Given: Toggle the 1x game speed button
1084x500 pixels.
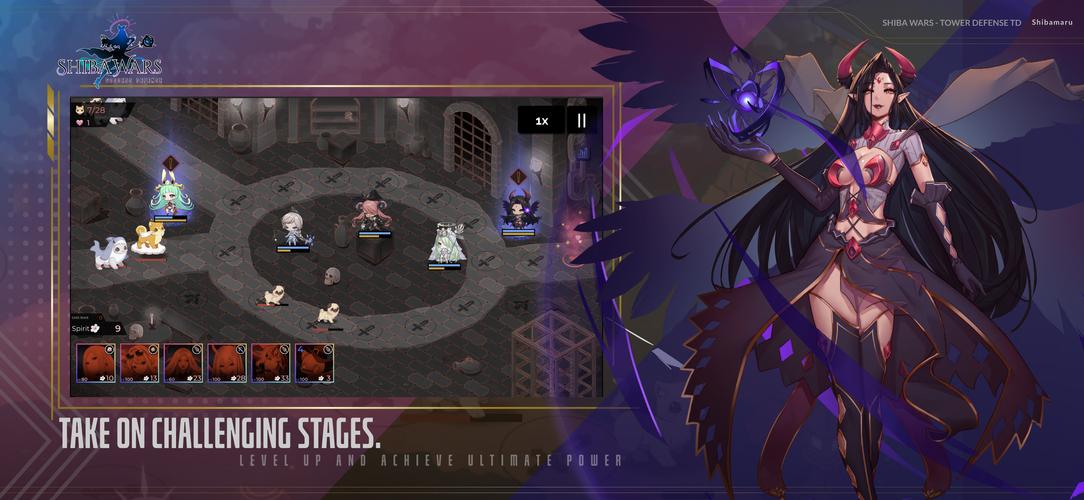Looking at the screenshot, I should click(x=541, y=121).
